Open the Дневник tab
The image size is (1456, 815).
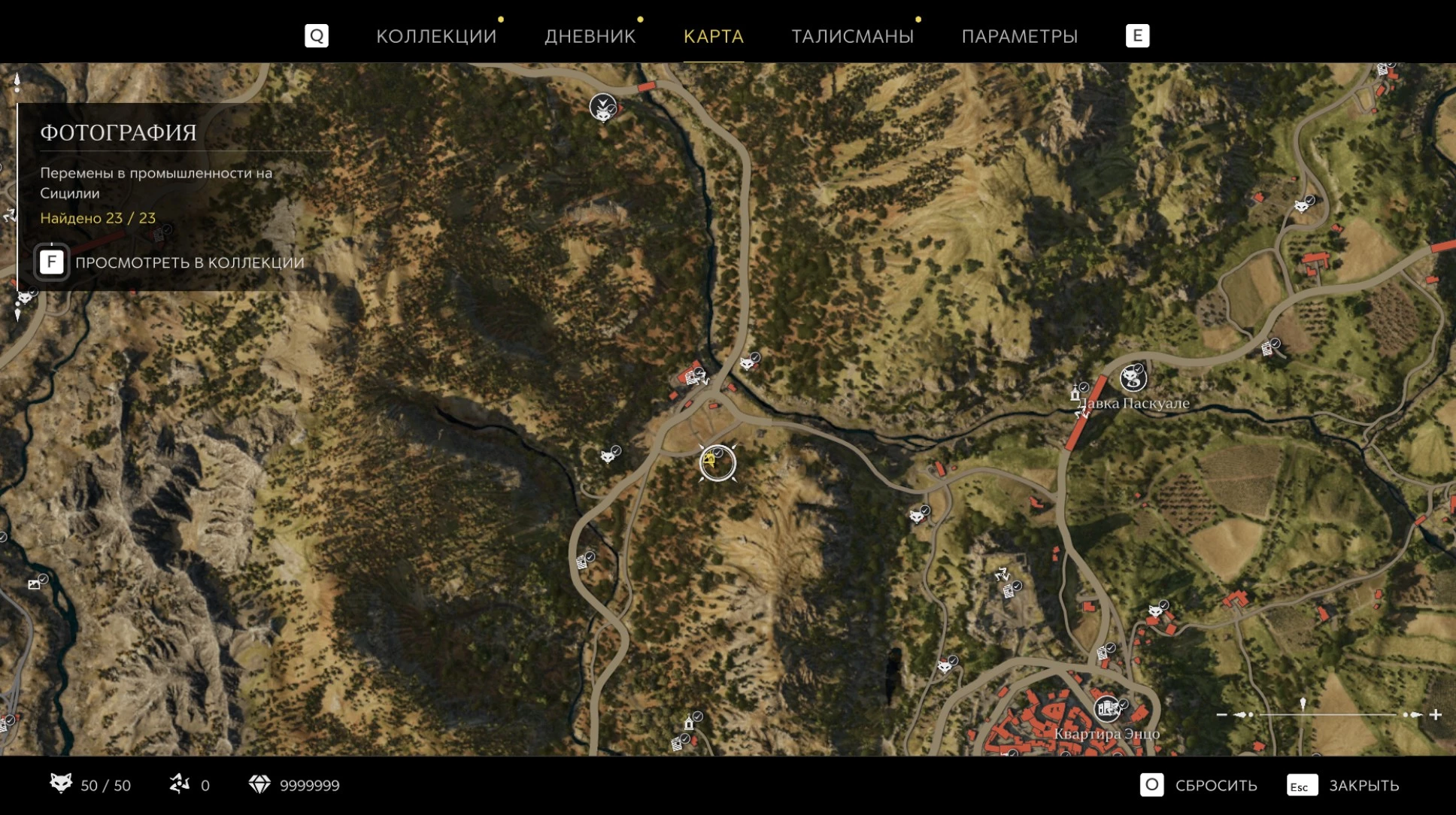[590, 36]
